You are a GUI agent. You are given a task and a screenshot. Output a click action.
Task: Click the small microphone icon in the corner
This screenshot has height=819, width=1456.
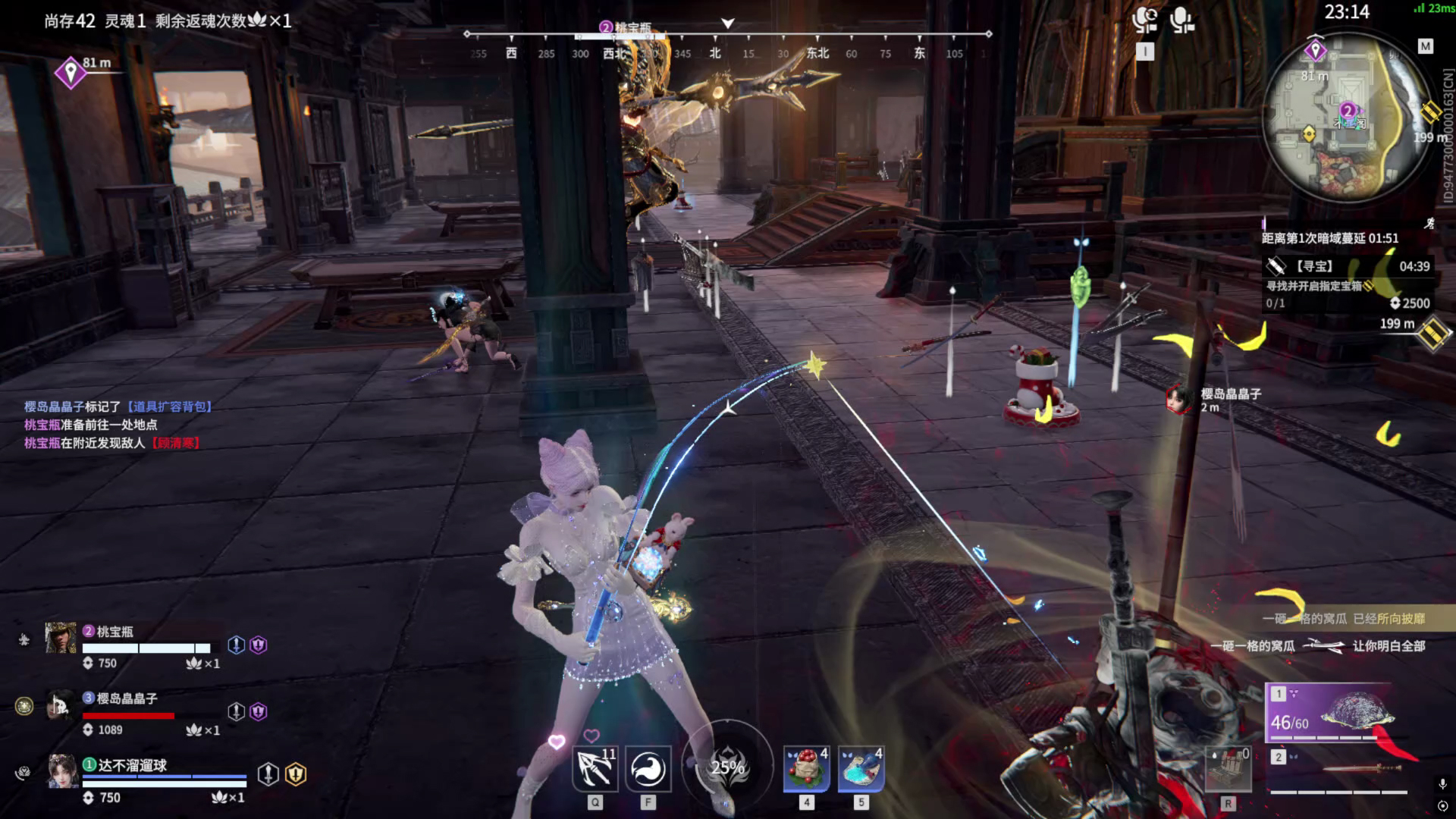click(x=1442, y=784)
